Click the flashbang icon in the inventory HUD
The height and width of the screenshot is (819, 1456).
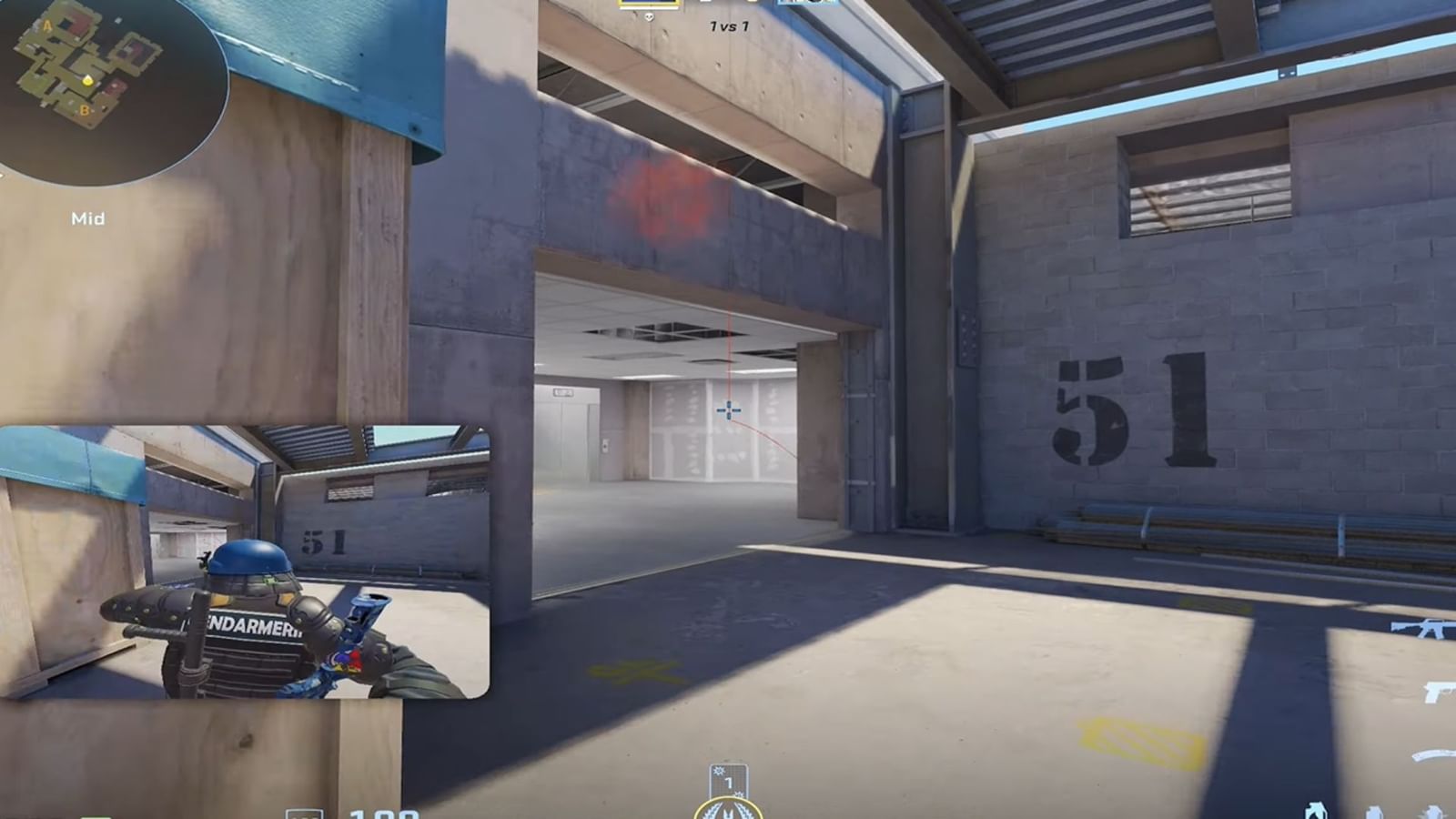(x=1374, y=813)
